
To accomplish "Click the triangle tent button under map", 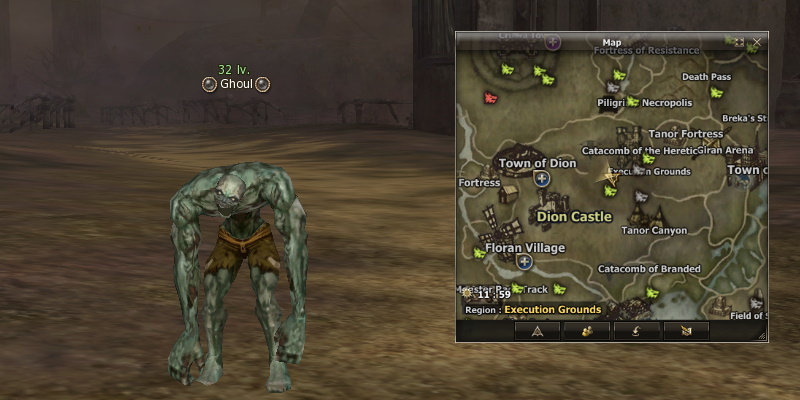I will pyautogui.click(x=538, y=330).
